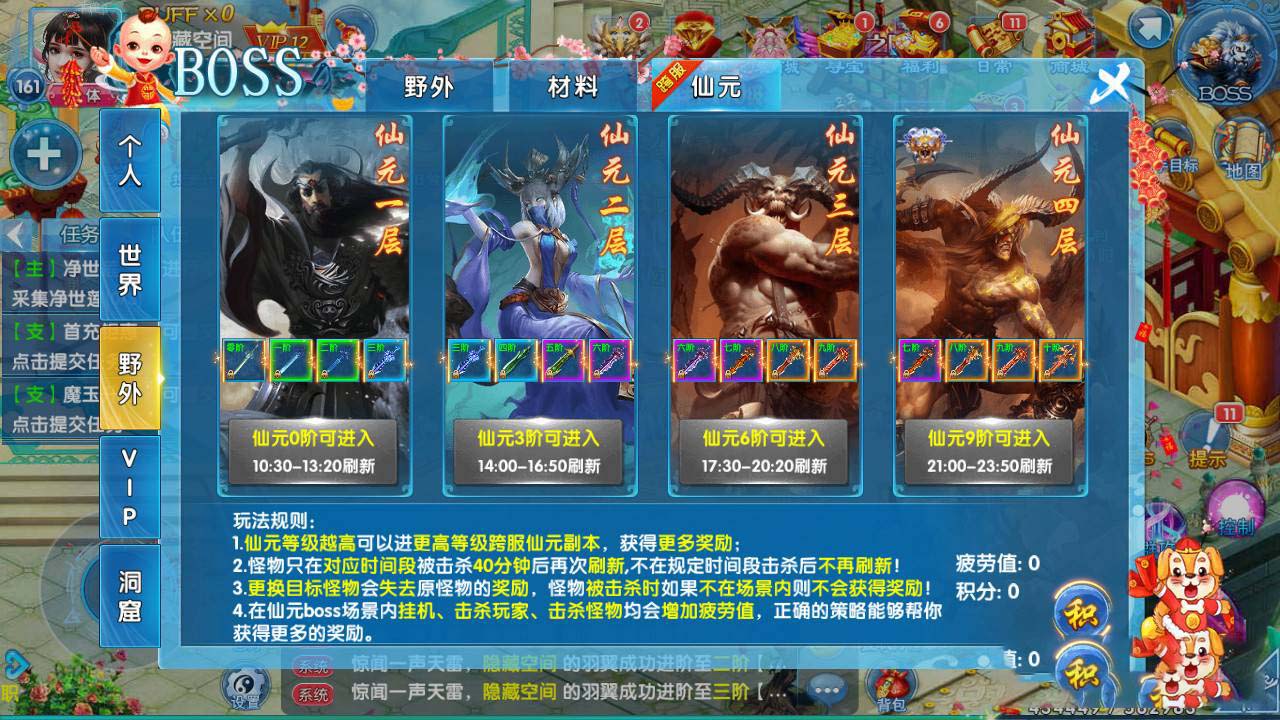The height and width of the screenshot is (720, 1280).
Task: Expand the chat with the ... bubble
Action: point(827,688)
